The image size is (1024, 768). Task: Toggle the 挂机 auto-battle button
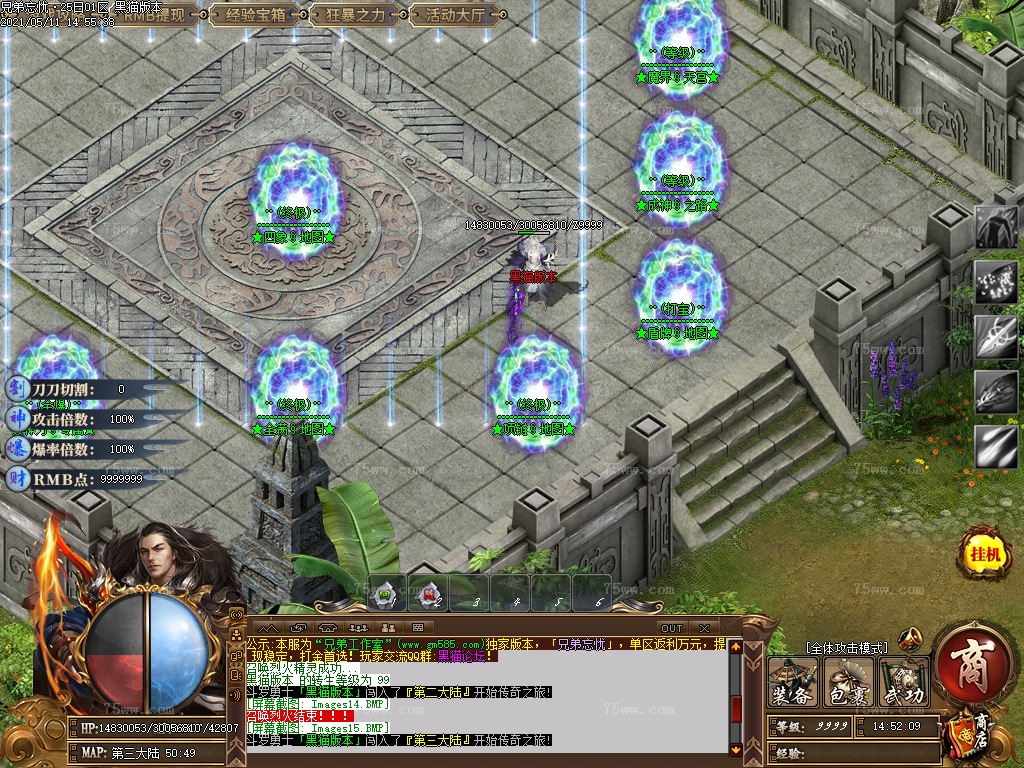(981, 552)
